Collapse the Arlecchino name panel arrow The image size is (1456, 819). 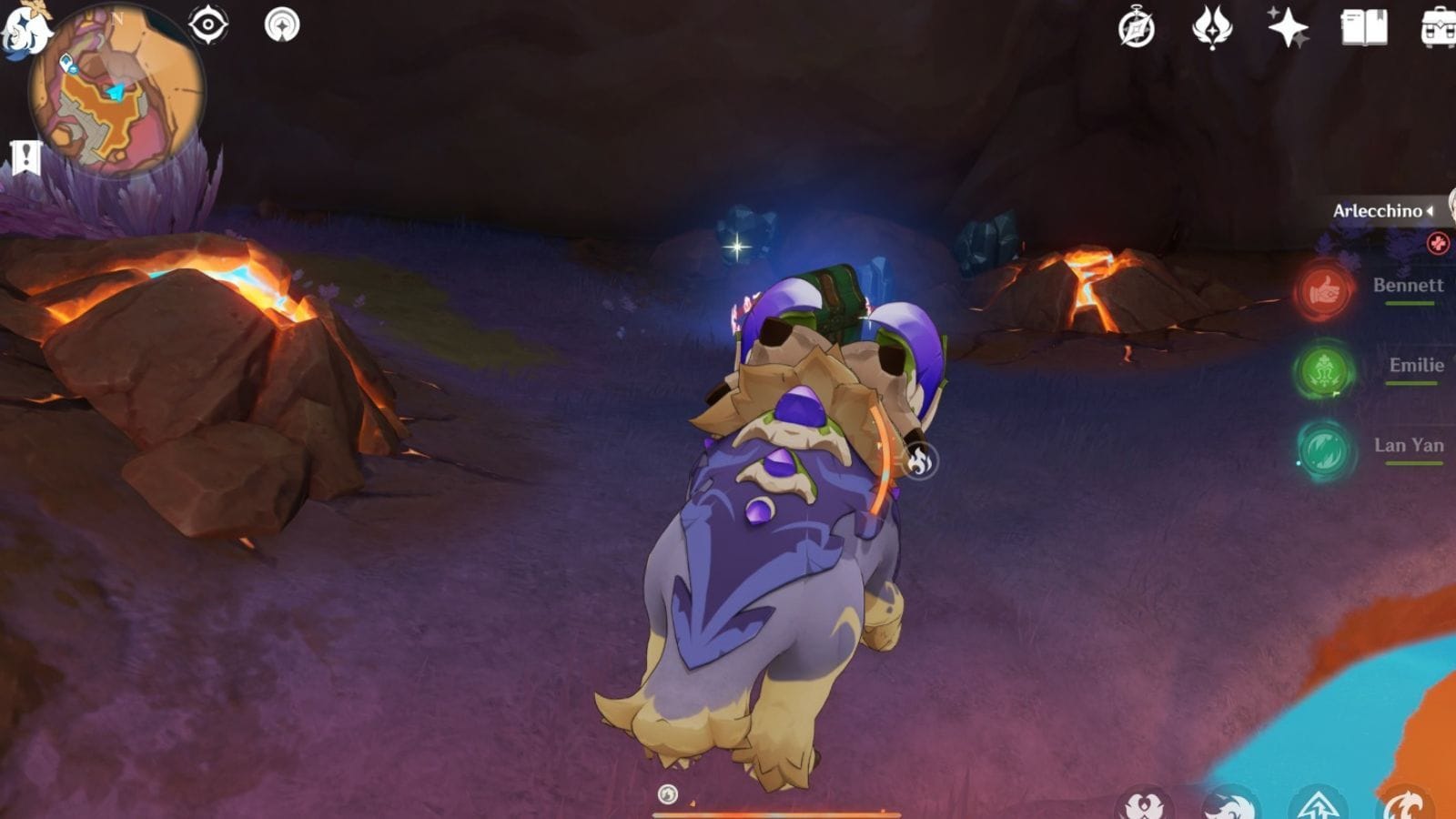[x=1431, y=211]
